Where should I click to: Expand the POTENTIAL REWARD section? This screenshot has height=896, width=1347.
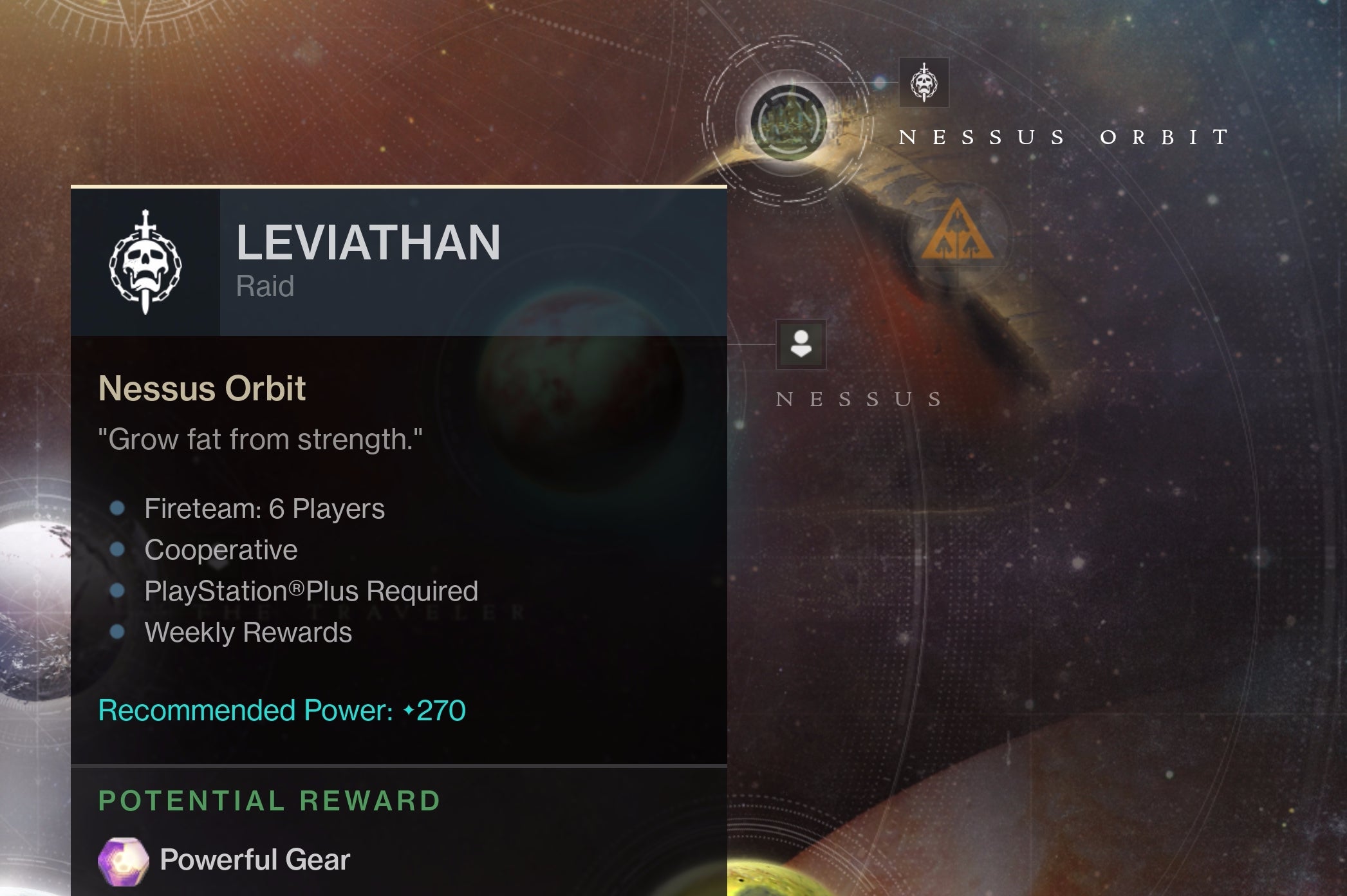[x=270, y=801]
